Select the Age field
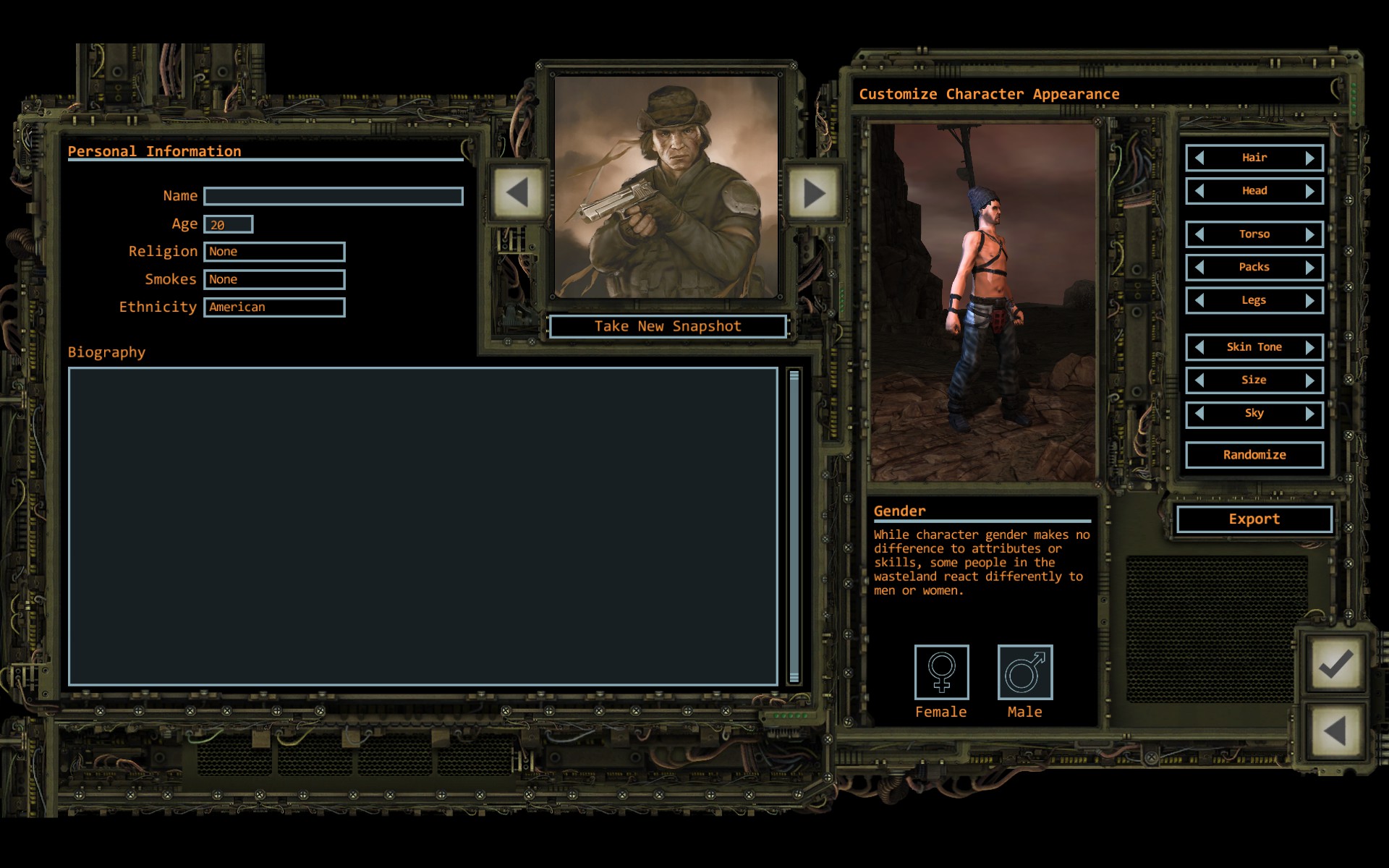The width and height of the screenshot is (1389, 868). (228, 224)
